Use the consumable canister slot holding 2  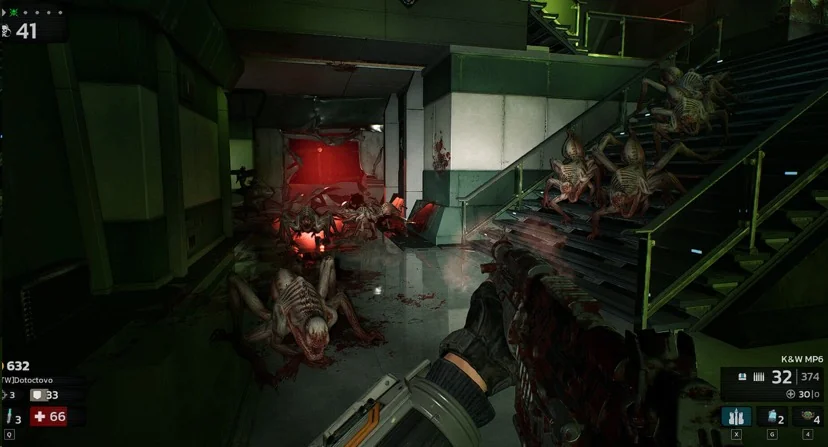click(x=771, y=417)
